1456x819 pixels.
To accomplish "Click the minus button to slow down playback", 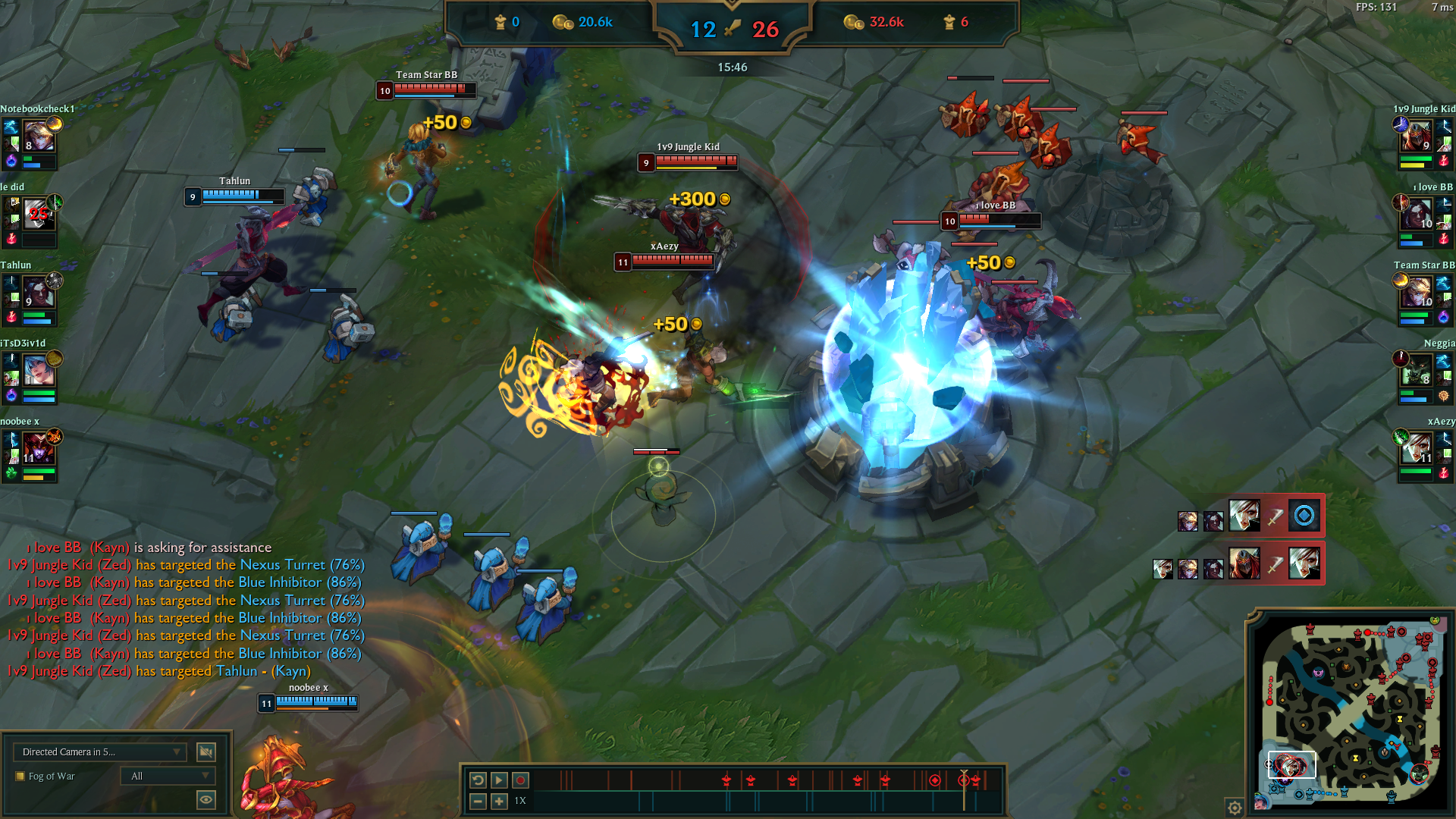I will click(478, 800).
